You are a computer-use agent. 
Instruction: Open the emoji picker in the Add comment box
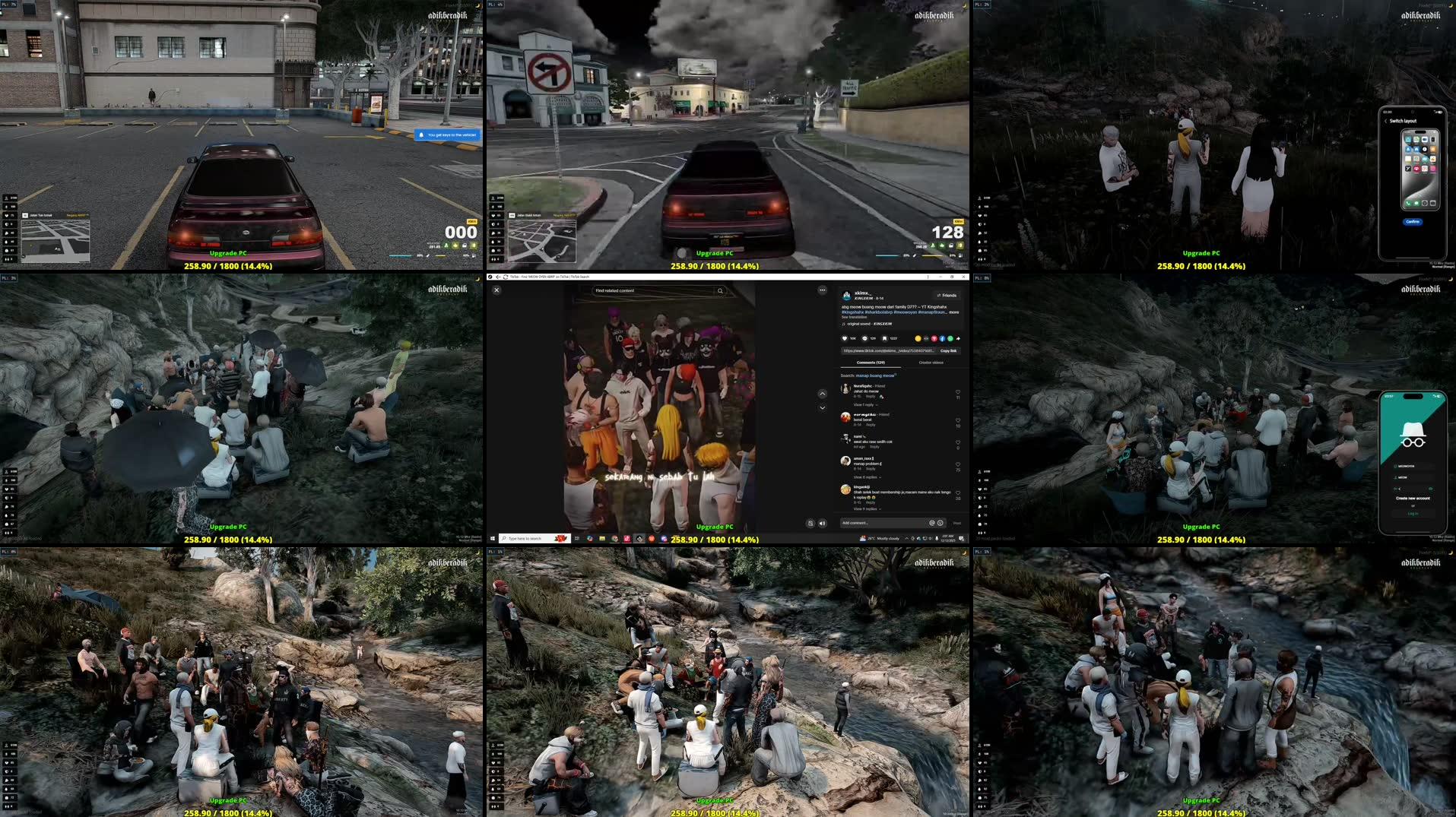click(941, 521)
